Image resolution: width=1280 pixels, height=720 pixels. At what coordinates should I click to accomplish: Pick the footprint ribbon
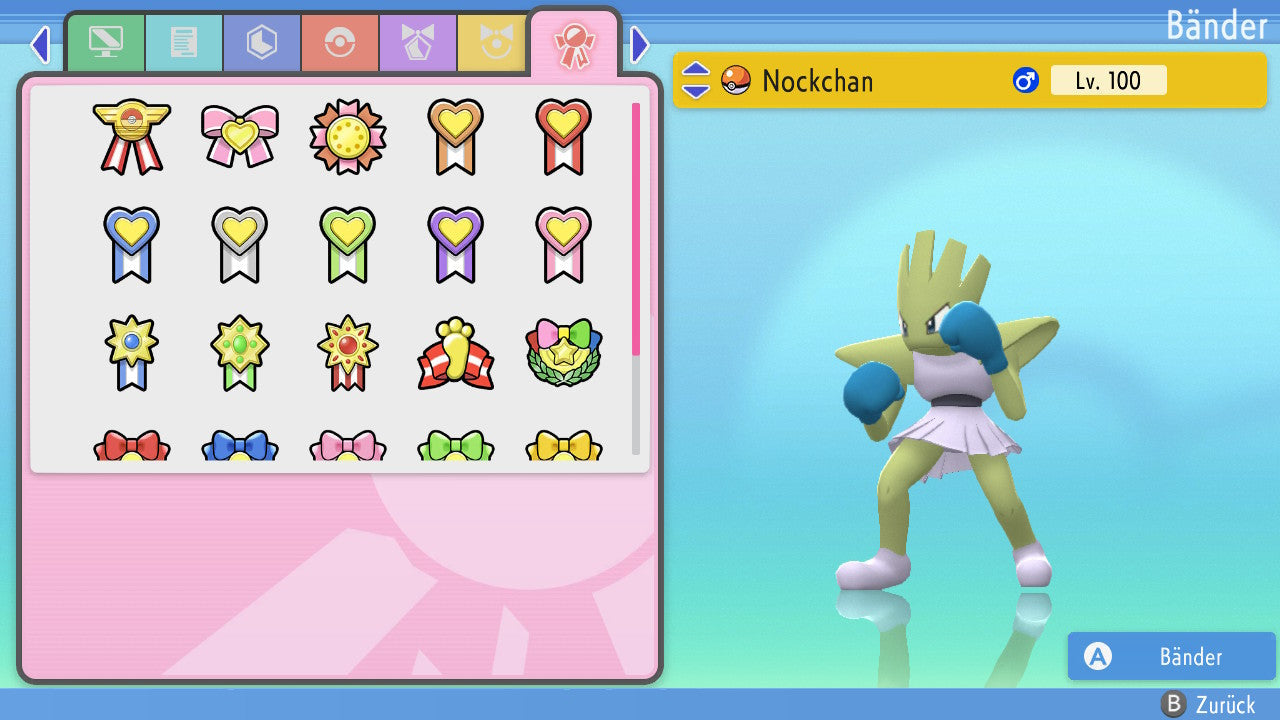pyautogui.click(x=456, y=353)
